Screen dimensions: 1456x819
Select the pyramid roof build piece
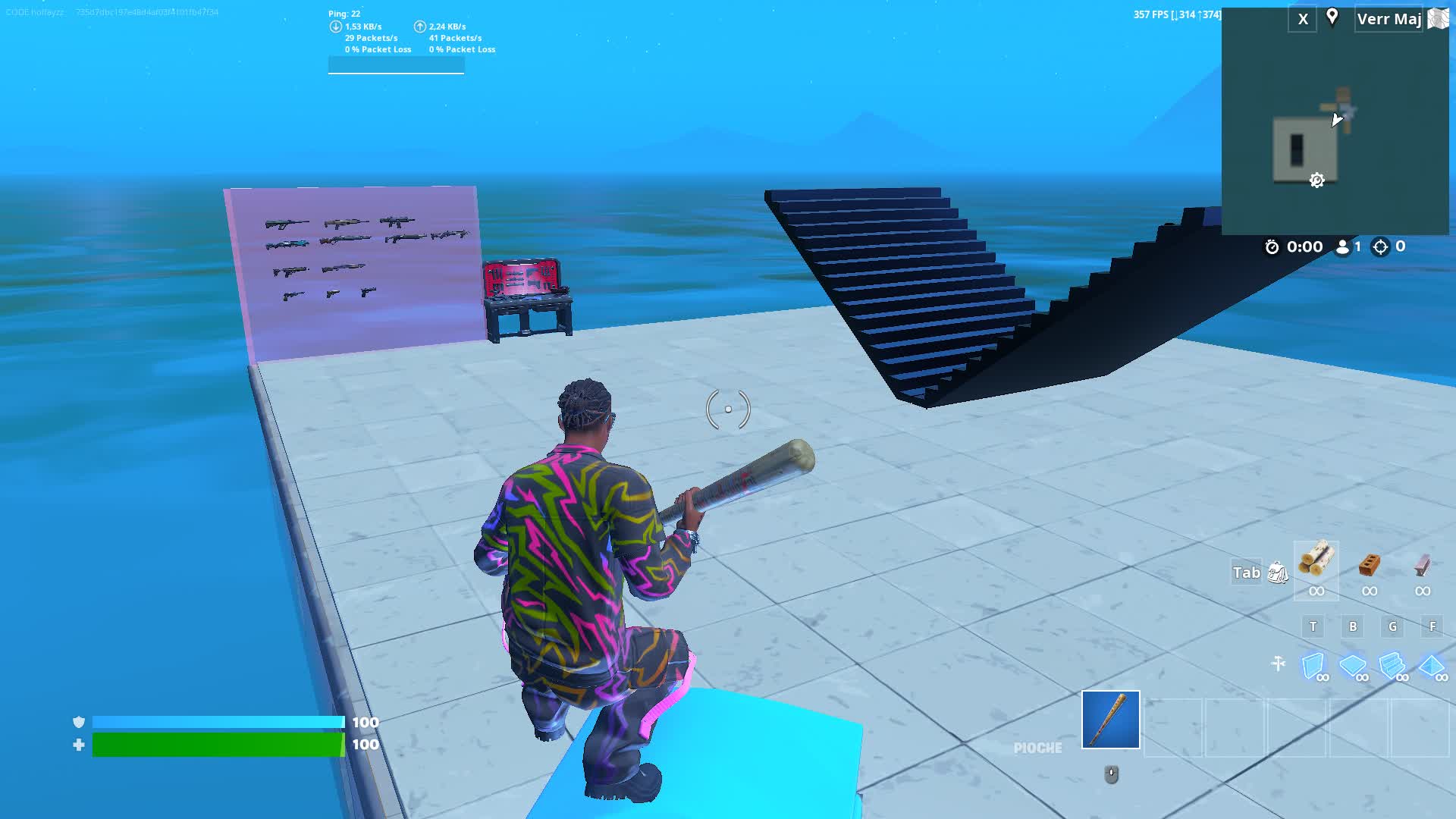click(1433, 664)
